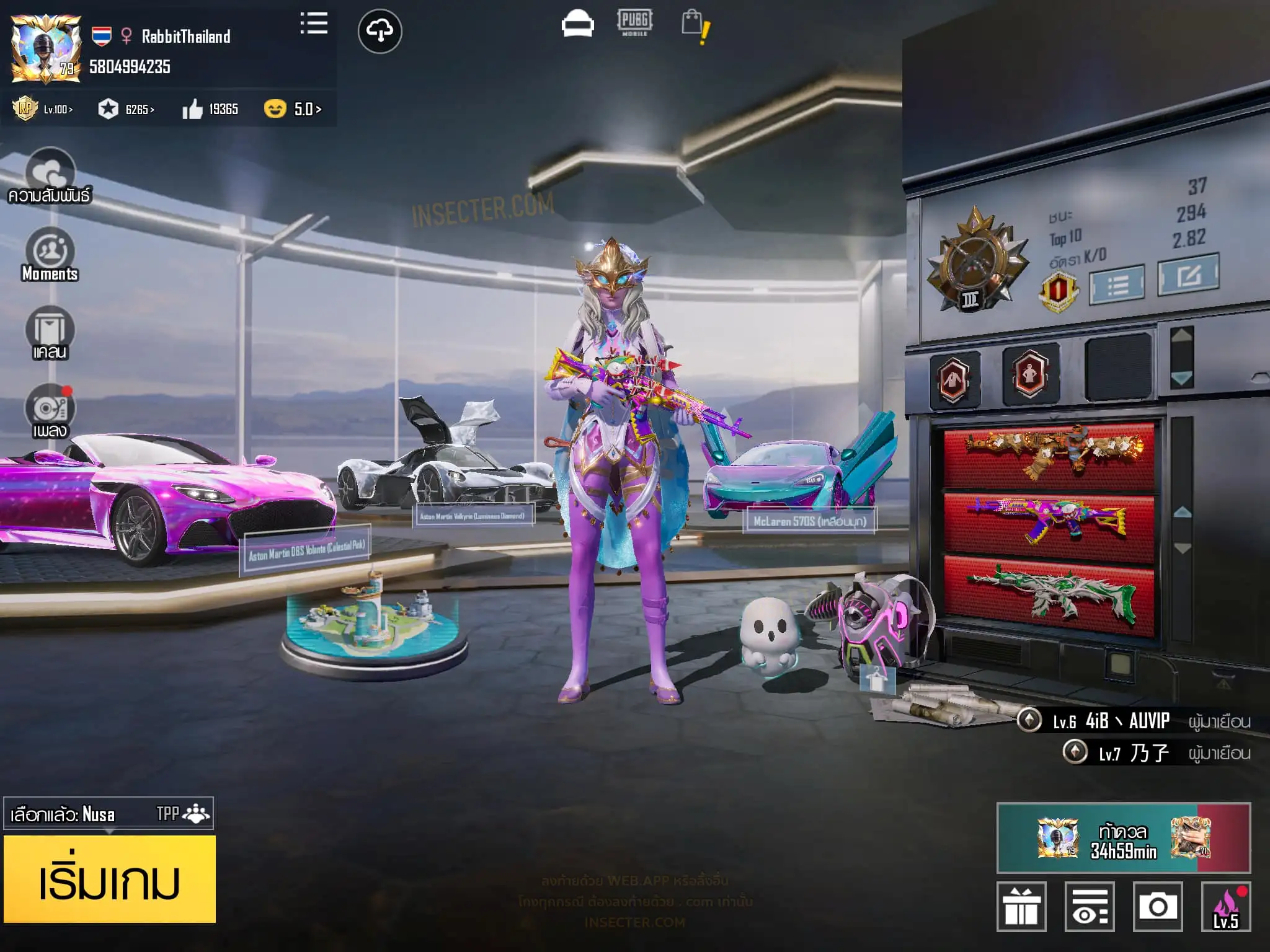1270x952 pixels.
Task: Open popularity 6265 star stat
Action: [127, 110]
